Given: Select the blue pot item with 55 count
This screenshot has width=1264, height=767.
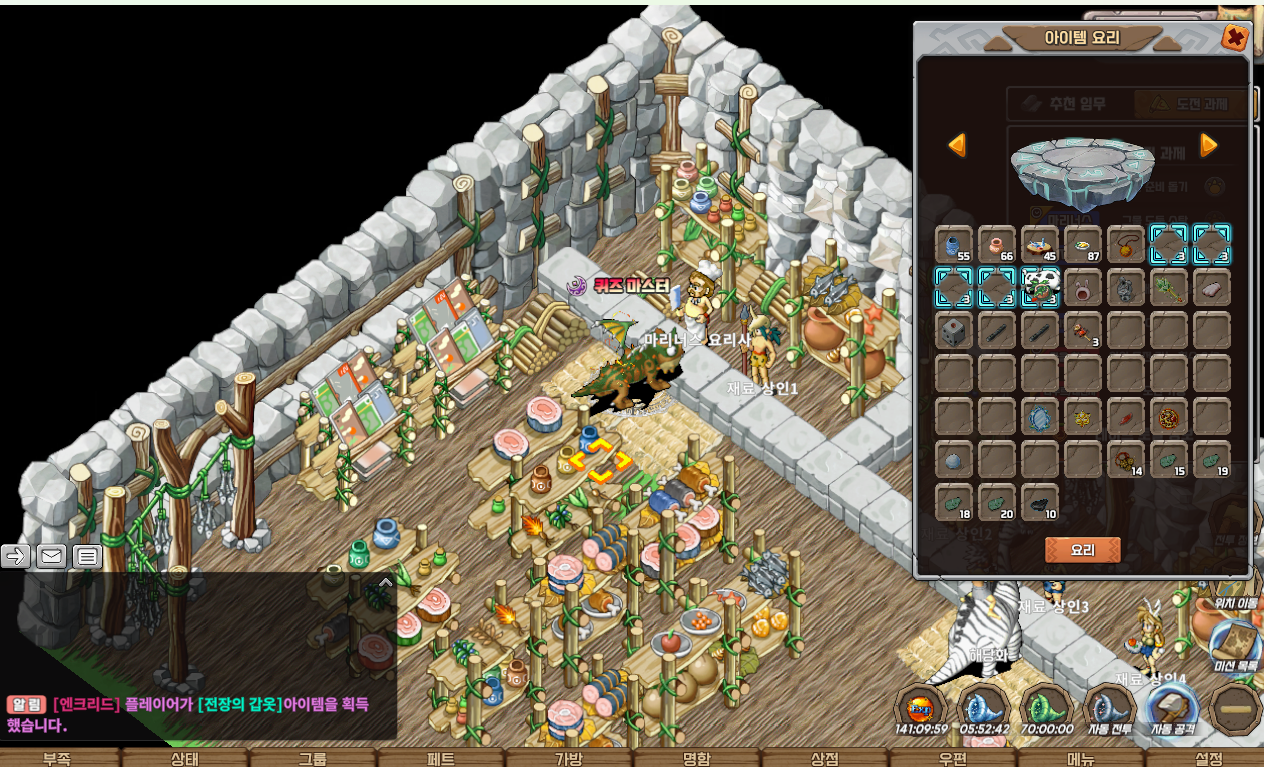Looking at the screenshot, I should click(953, 245).
